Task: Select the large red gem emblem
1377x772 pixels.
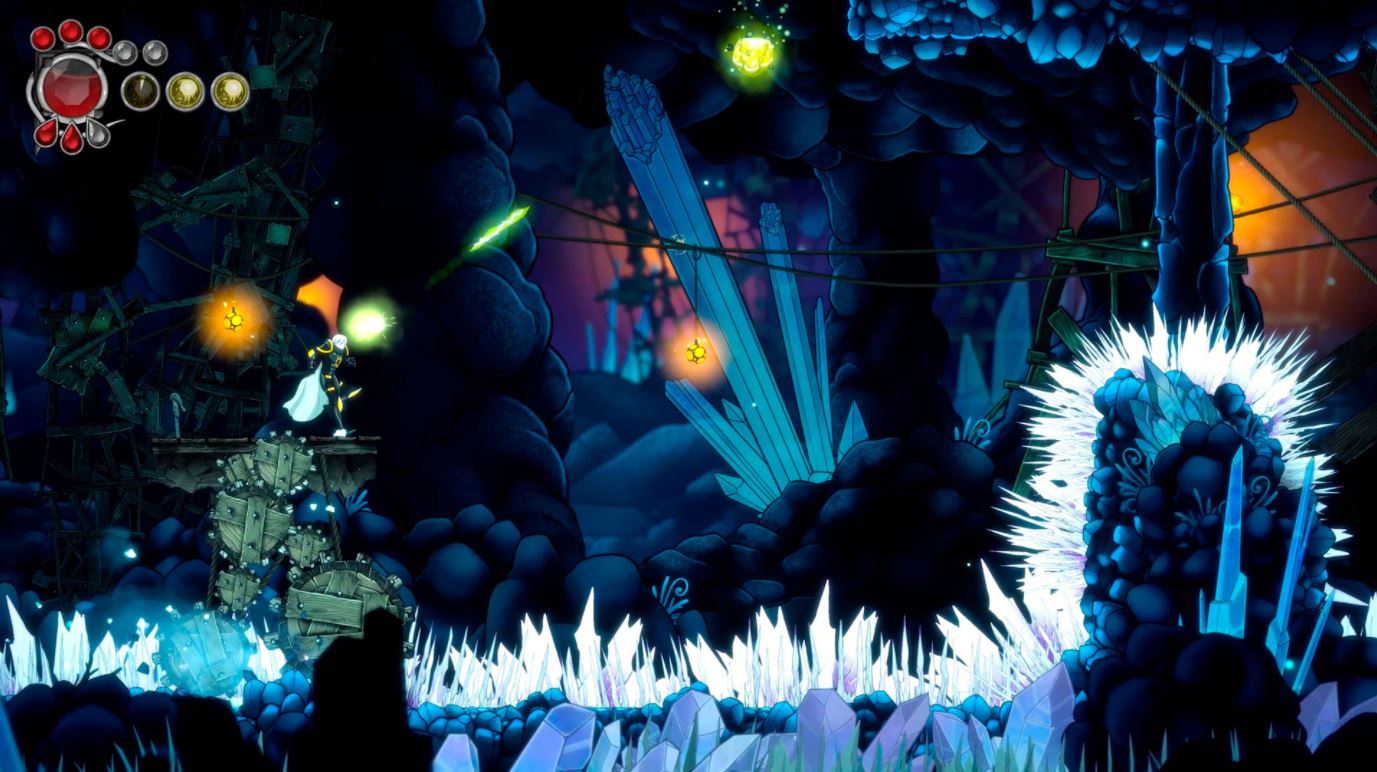Action: tap(72, 86)
